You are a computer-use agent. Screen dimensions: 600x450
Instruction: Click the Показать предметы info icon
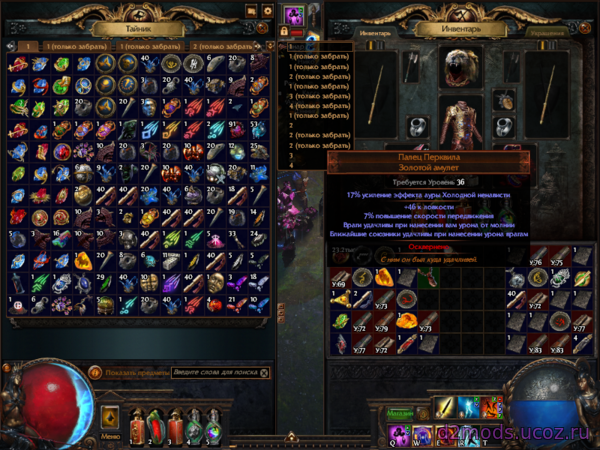(x=95, y=373)
